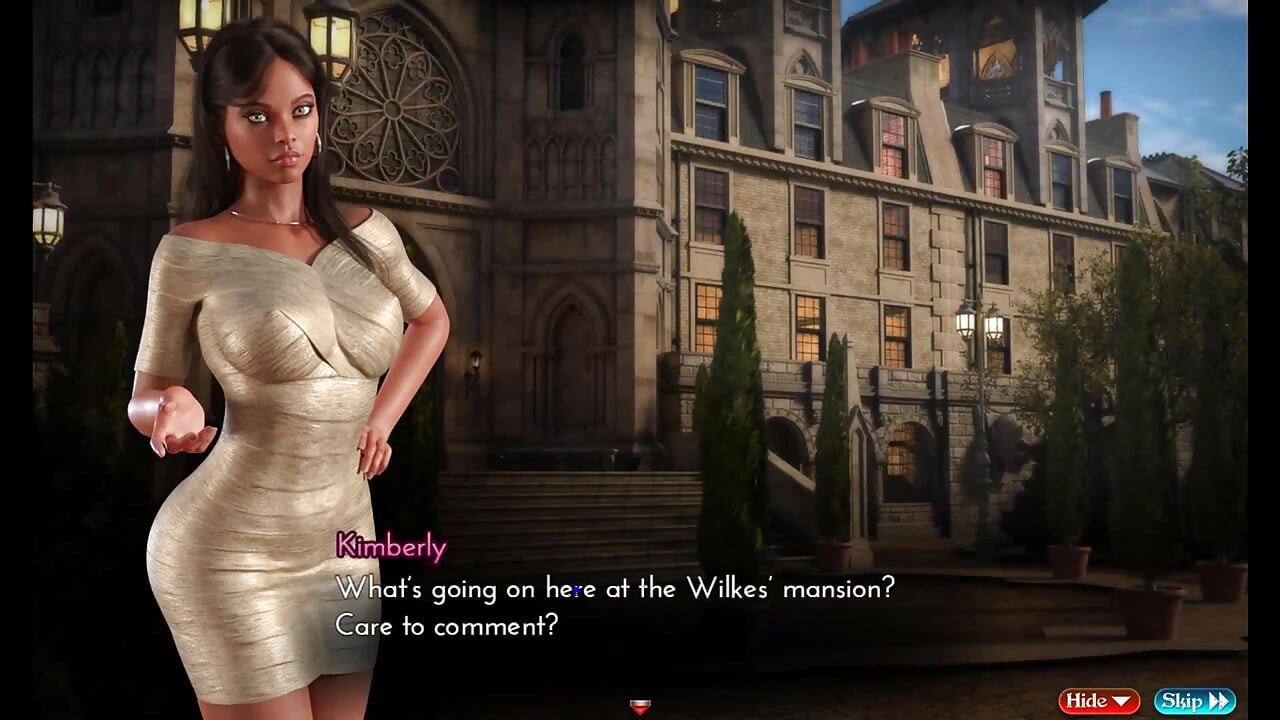This screenshot has width=1280, height=720.
Task: Hide the dialogue box
Action: (1098, 700)
